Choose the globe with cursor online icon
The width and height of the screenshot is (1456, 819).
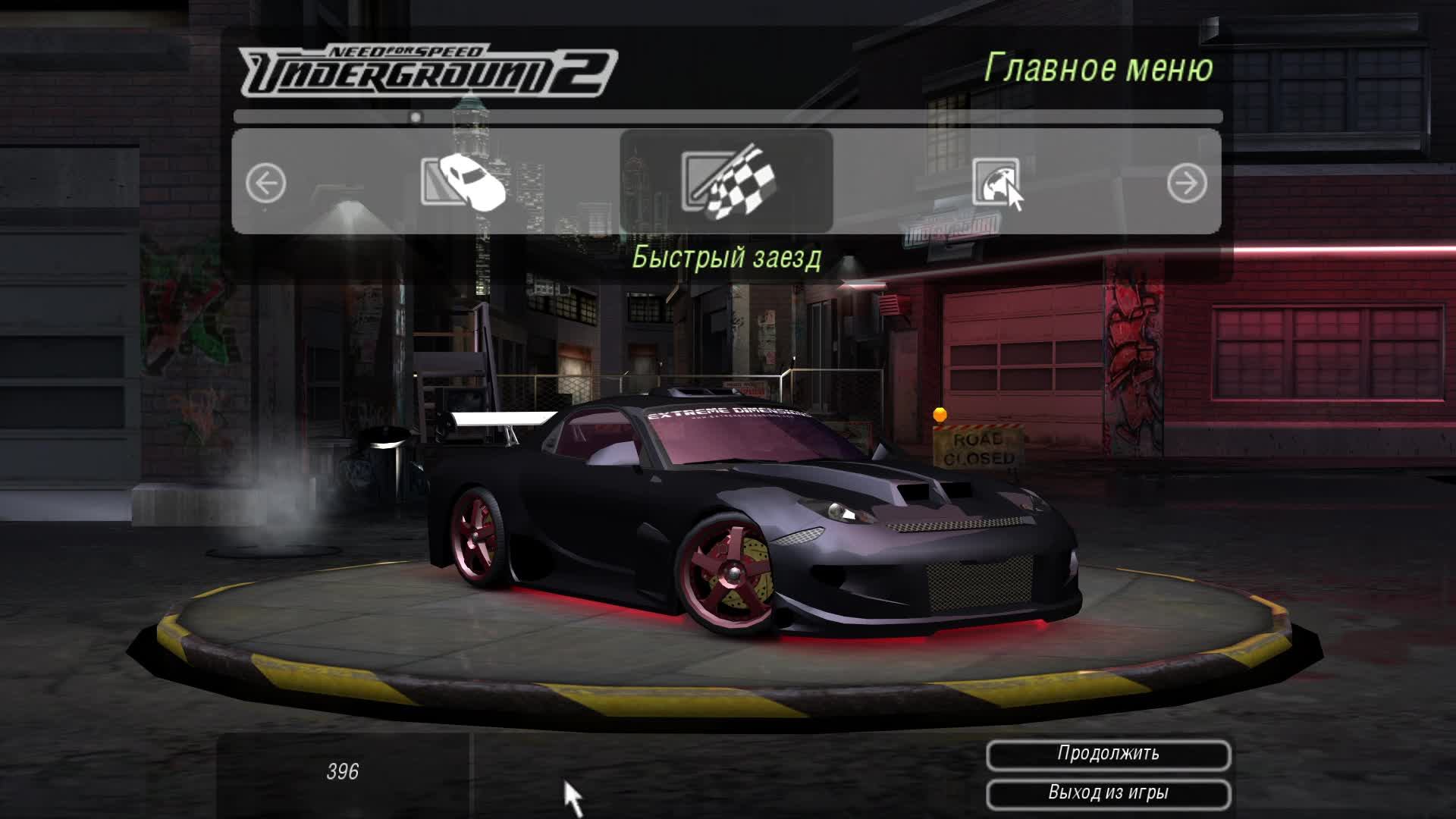pyautogui.click(x=997, y=183)
